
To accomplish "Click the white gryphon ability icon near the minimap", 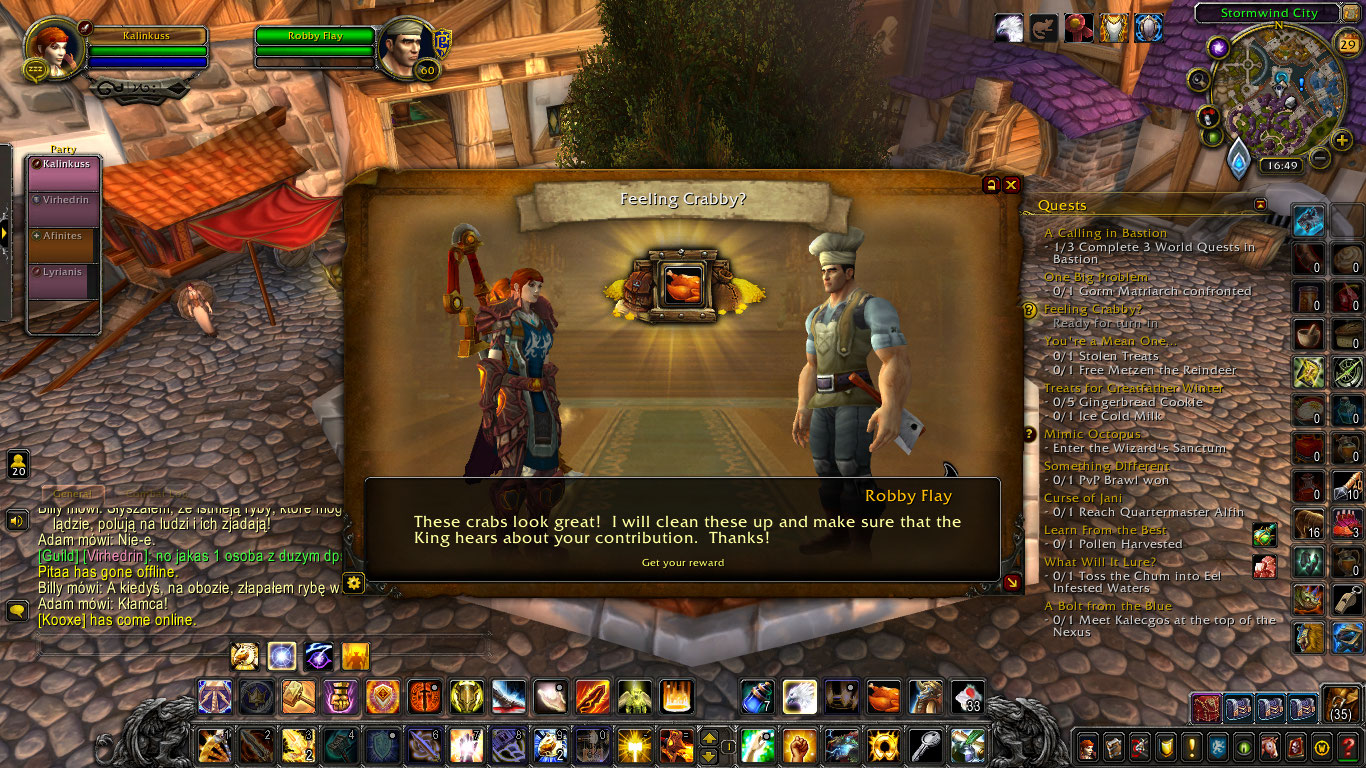I will (1008, 28).
